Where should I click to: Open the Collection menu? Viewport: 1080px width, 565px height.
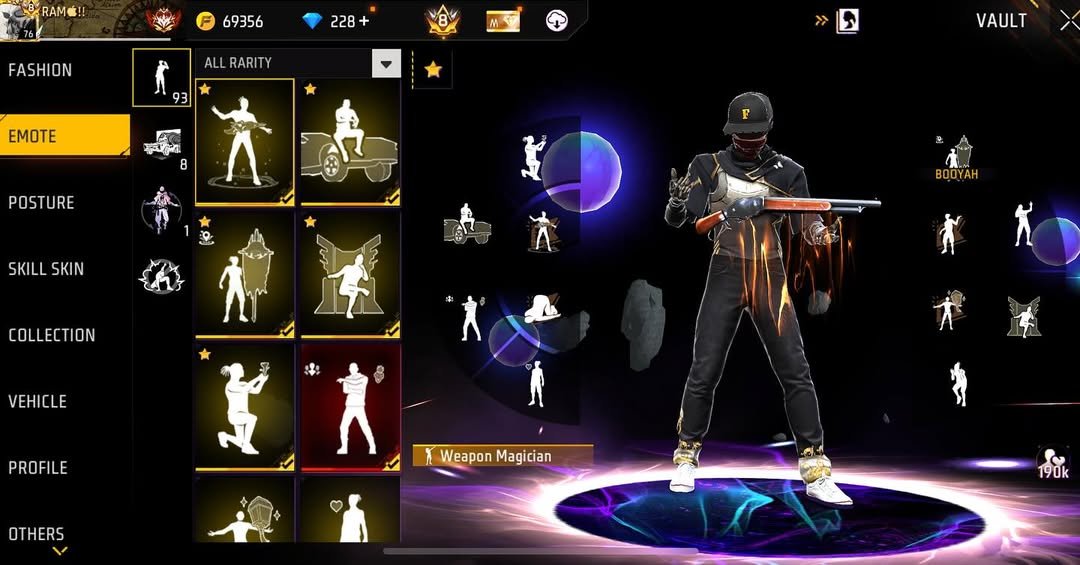pos(52,335)
